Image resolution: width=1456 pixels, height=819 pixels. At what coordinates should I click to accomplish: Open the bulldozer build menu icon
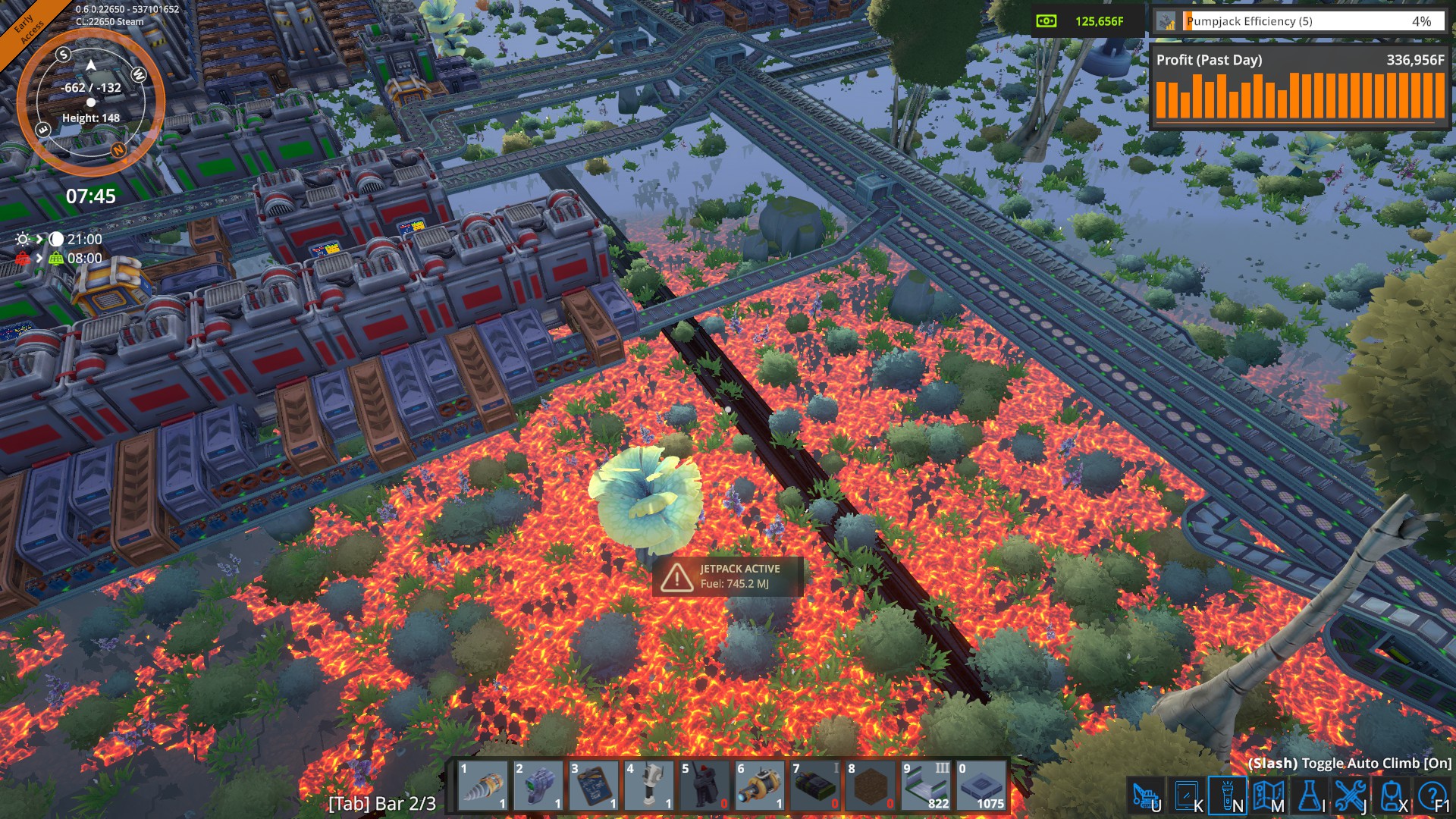click(1146, 796)
